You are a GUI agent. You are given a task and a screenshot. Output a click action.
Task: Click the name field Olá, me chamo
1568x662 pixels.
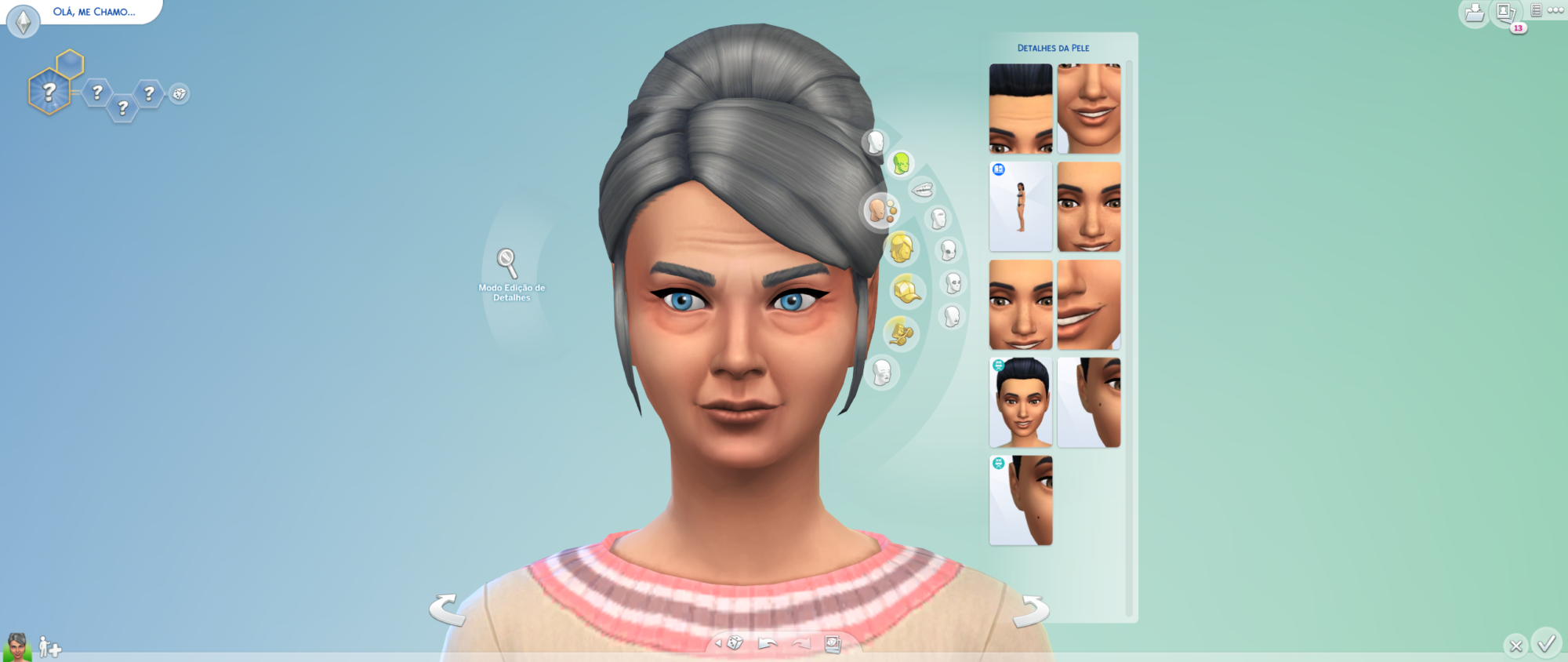94,13
